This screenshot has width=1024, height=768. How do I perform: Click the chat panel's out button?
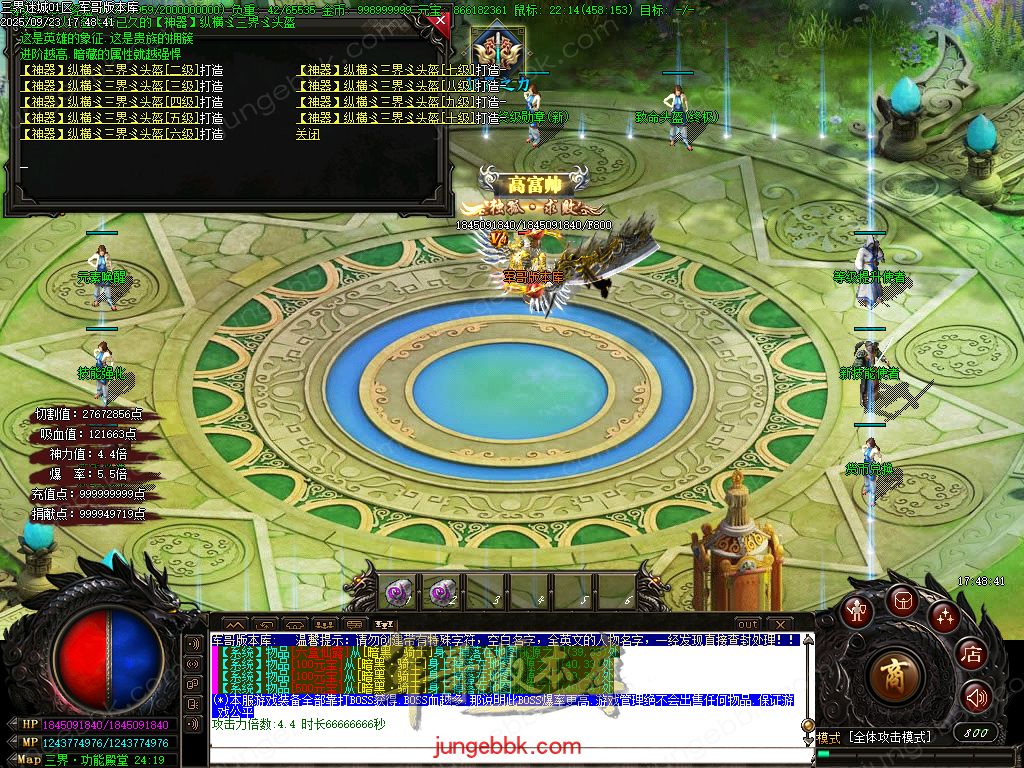(748, 624)
